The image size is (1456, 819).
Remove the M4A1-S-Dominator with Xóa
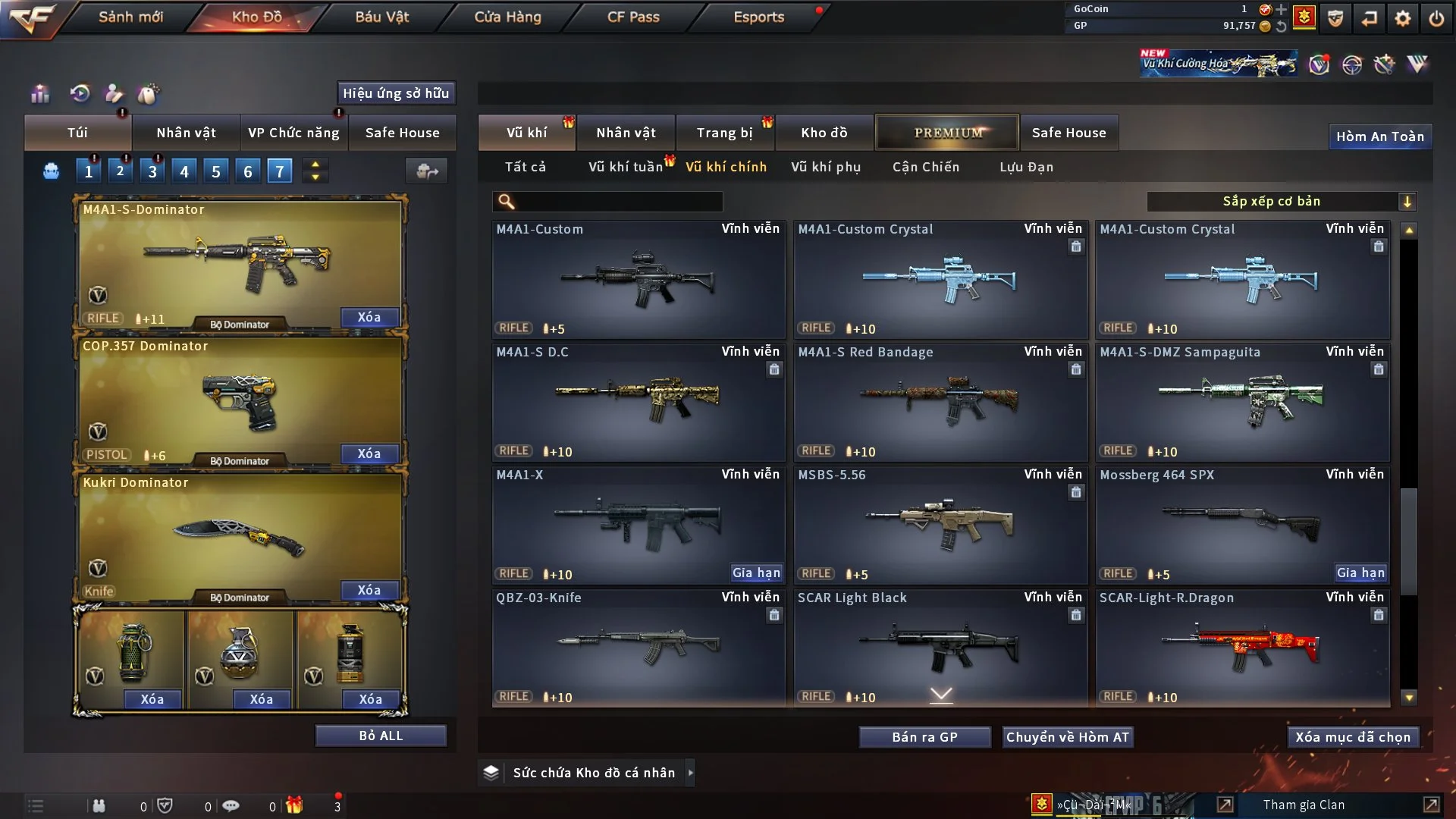(x=369, y=317)
